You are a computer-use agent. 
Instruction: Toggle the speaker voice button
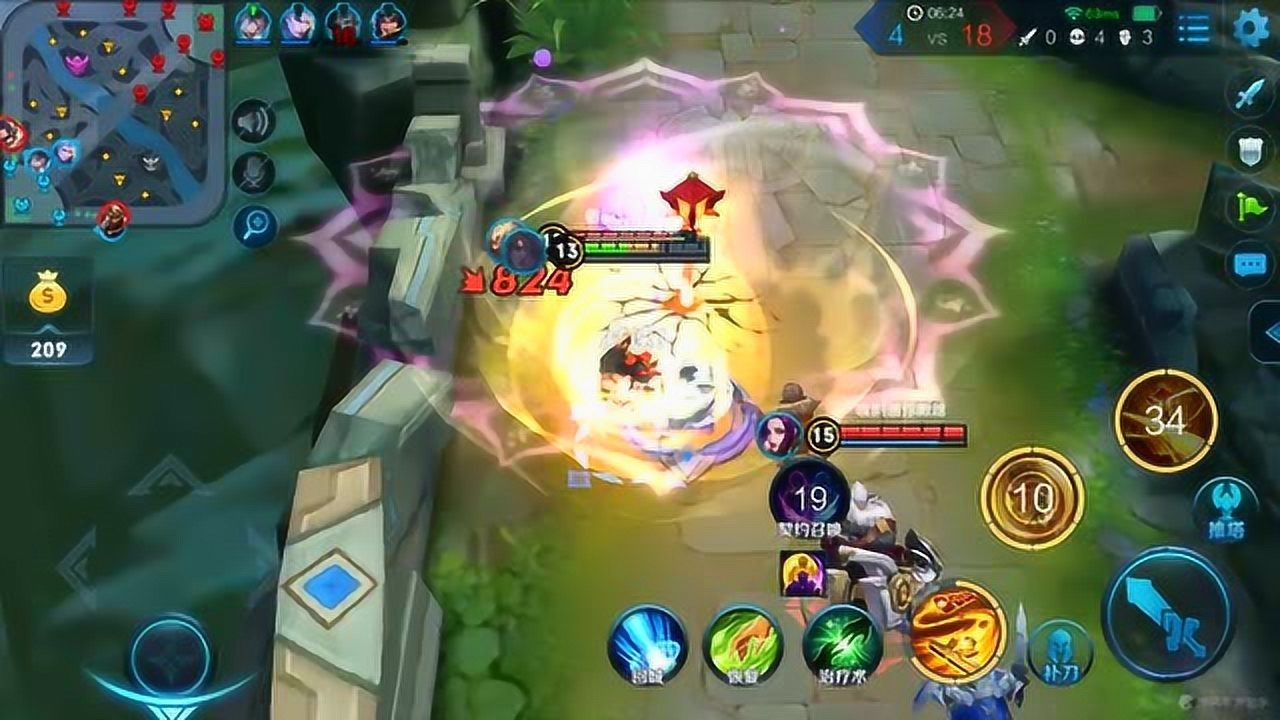254,122
